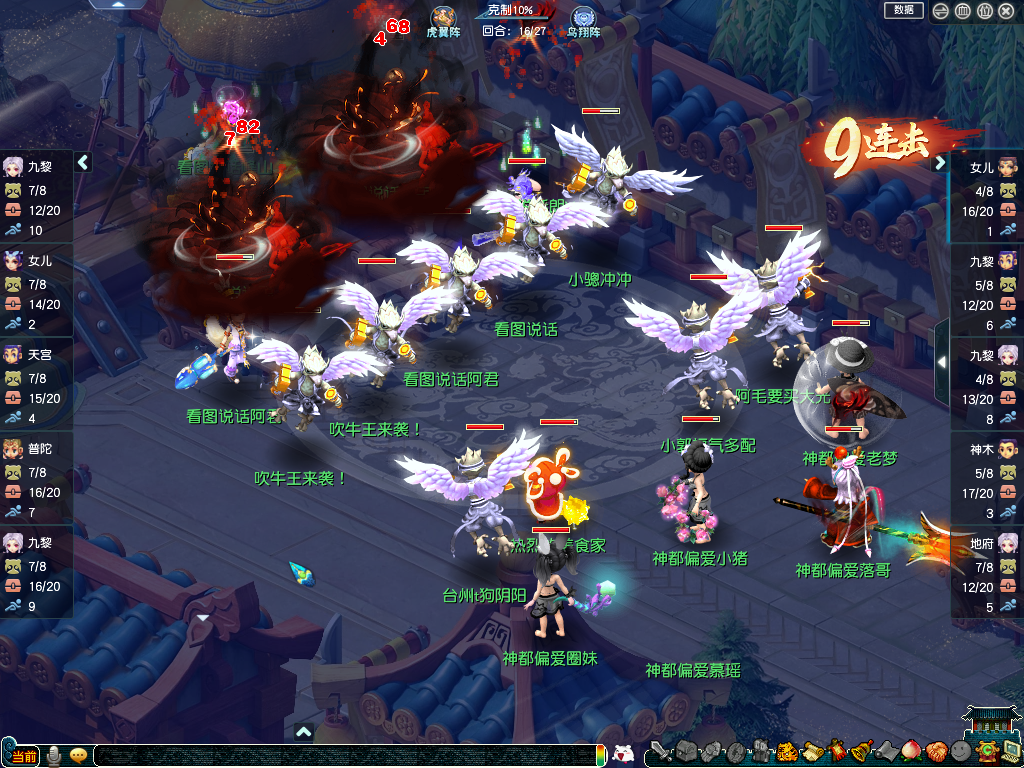Toggle the 血 health display button

[x=962, y=11]
